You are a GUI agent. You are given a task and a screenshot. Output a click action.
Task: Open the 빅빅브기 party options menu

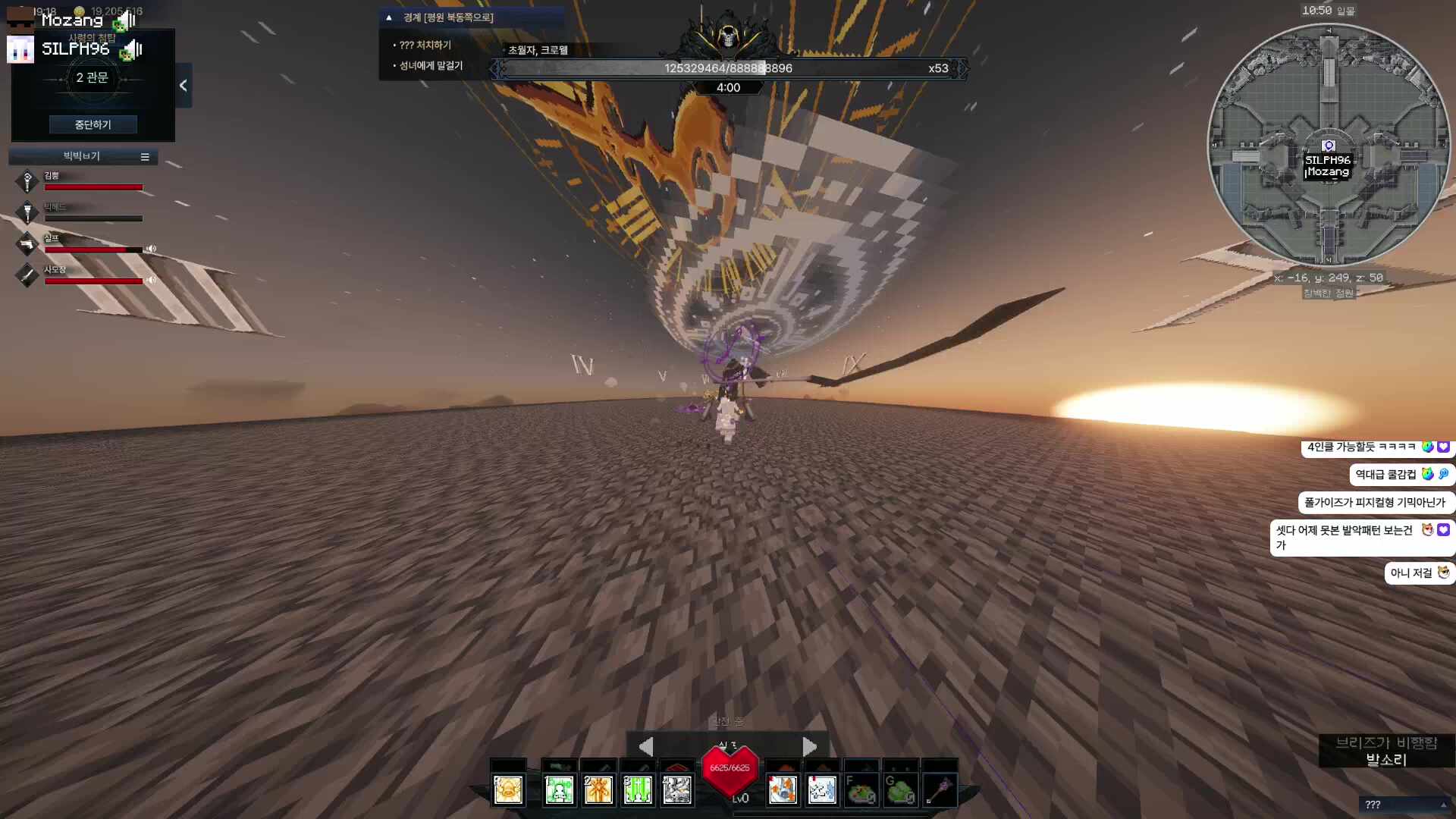click(x=145, y=156)
